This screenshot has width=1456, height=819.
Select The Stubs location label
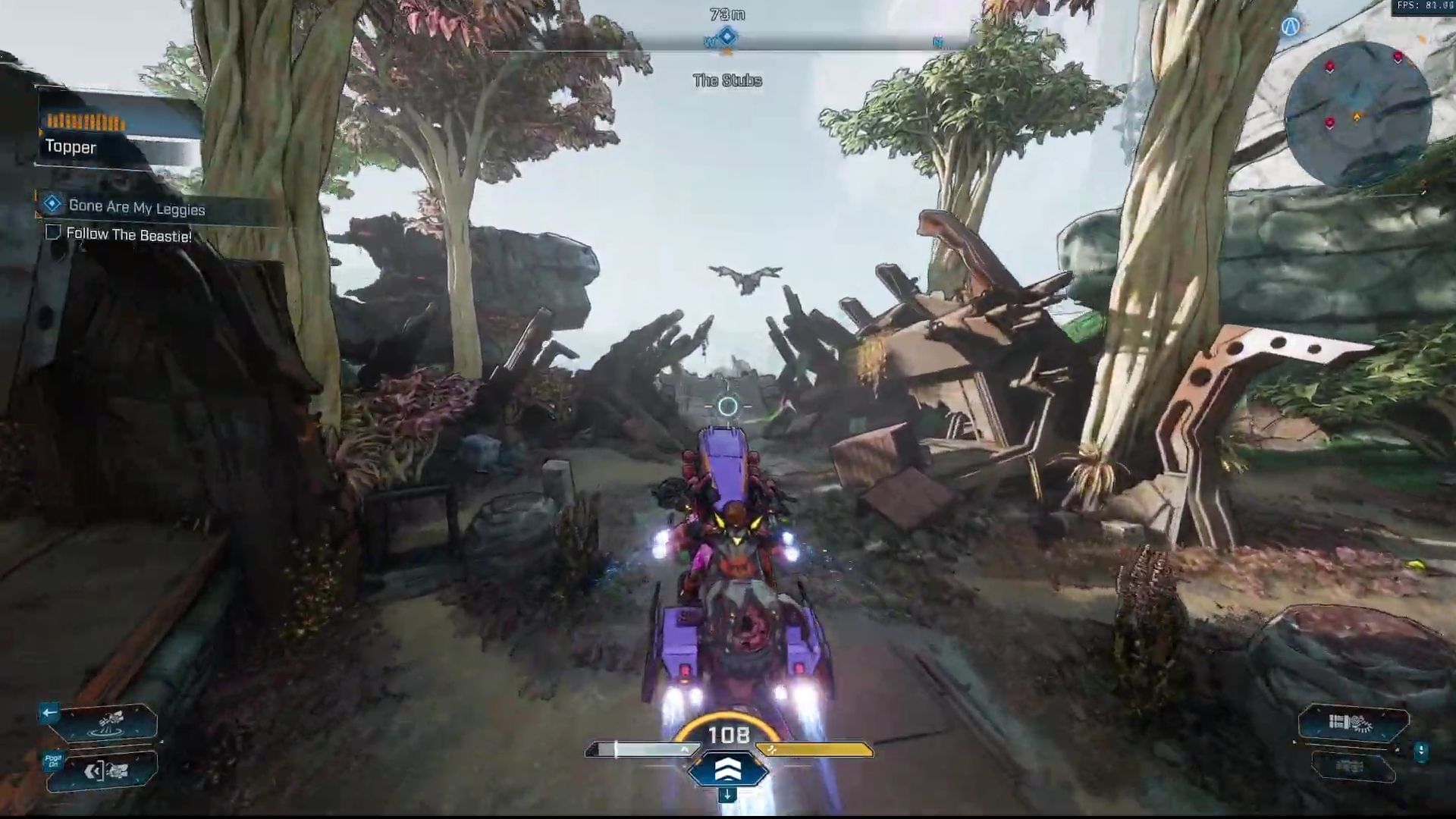pos(726,80)
